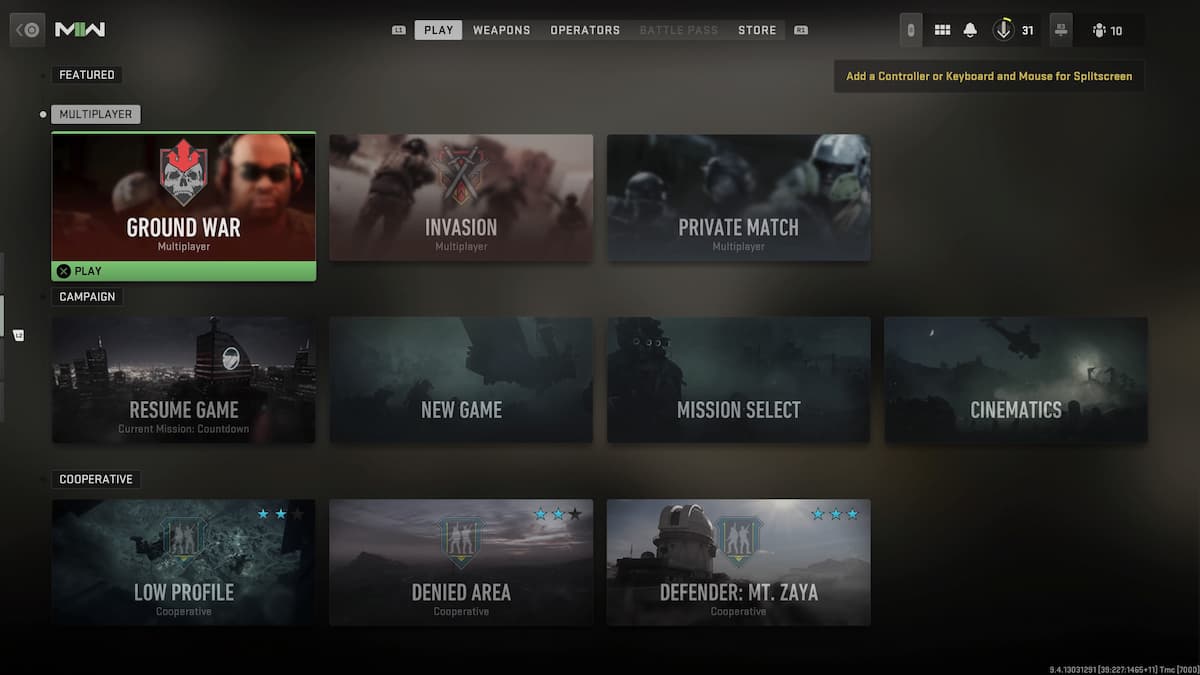Choose the Denied Area co-op mission
The width and height of the screenshot is (1200, 675).
pyautogui.click(x=461, y=562)
